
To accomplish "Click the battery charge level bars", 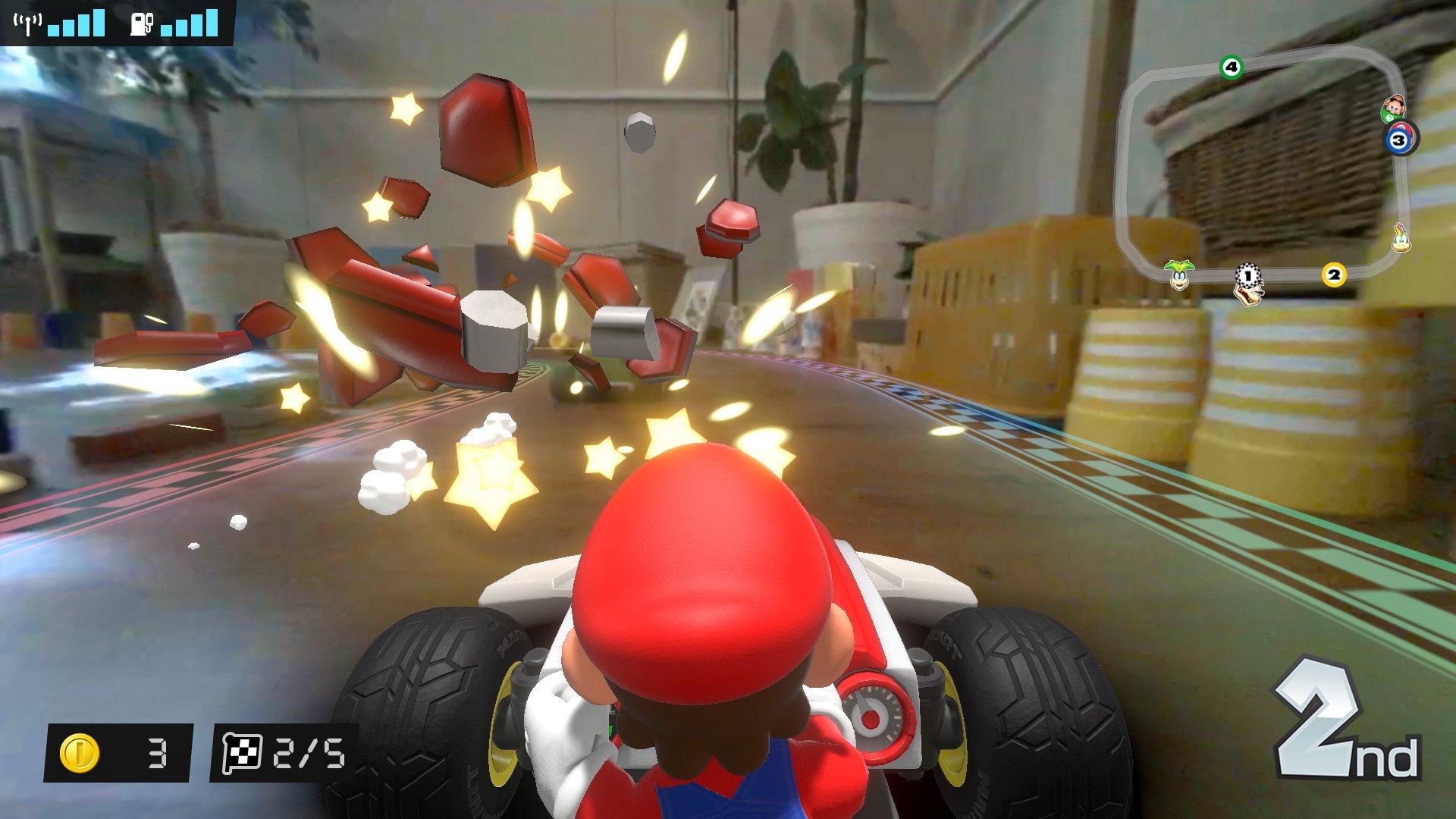I will [x=190, y=25].
